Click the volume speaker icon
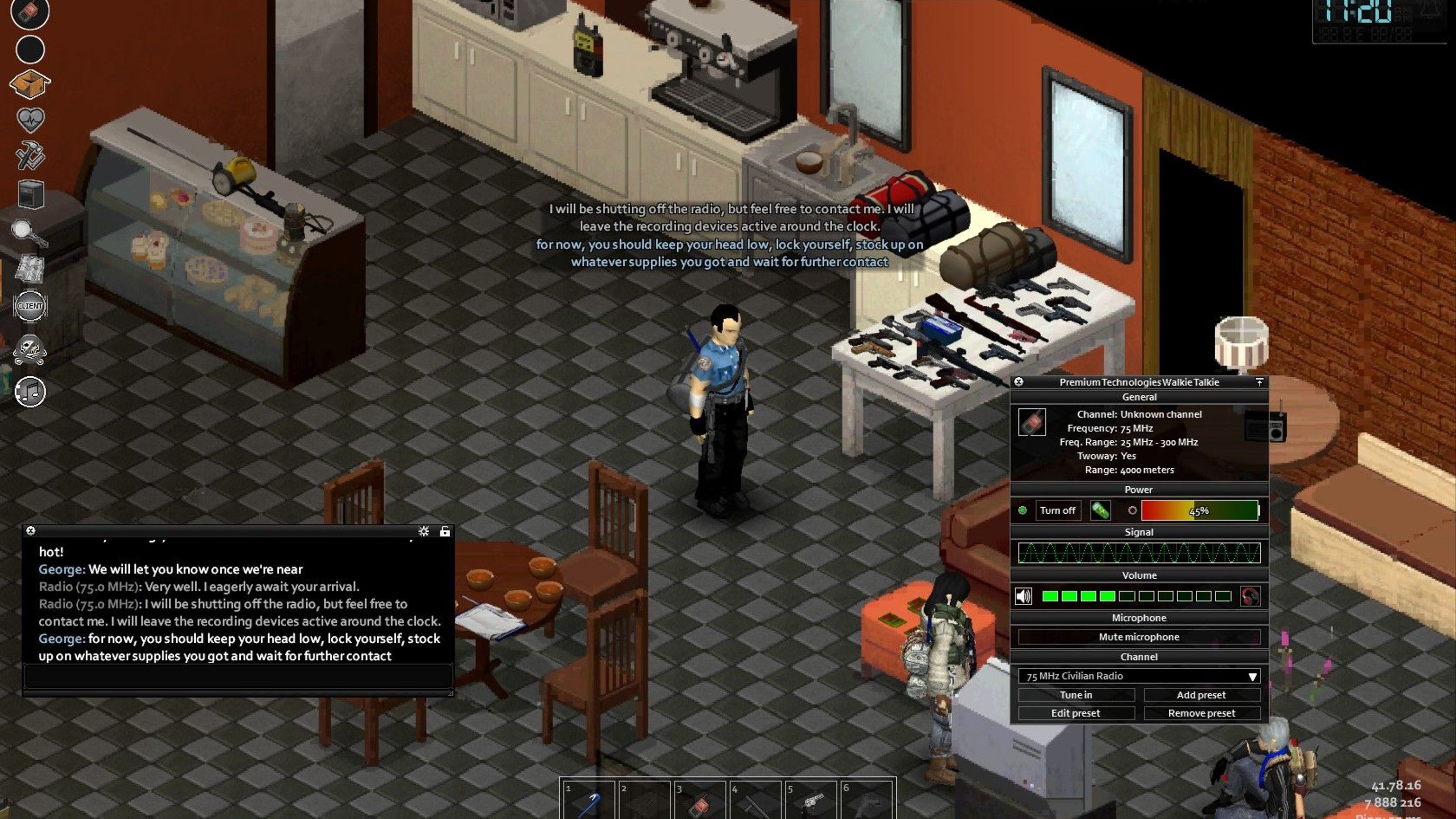This screenshot has width=1456, height=819. (x=1023, y=596)
